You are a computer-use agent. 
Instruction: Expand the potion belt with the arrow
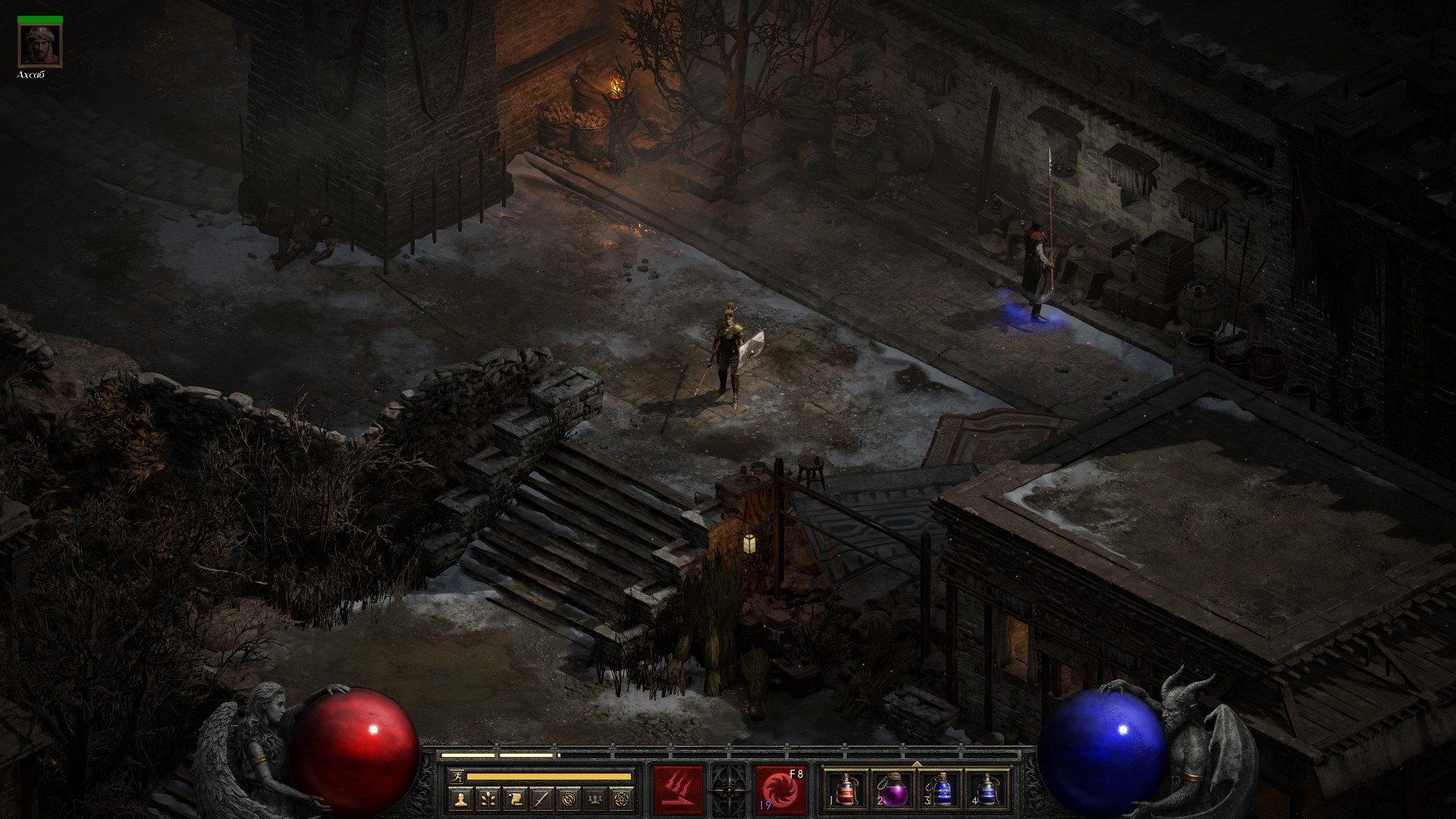pyautogui.click(x=916, y=764)
